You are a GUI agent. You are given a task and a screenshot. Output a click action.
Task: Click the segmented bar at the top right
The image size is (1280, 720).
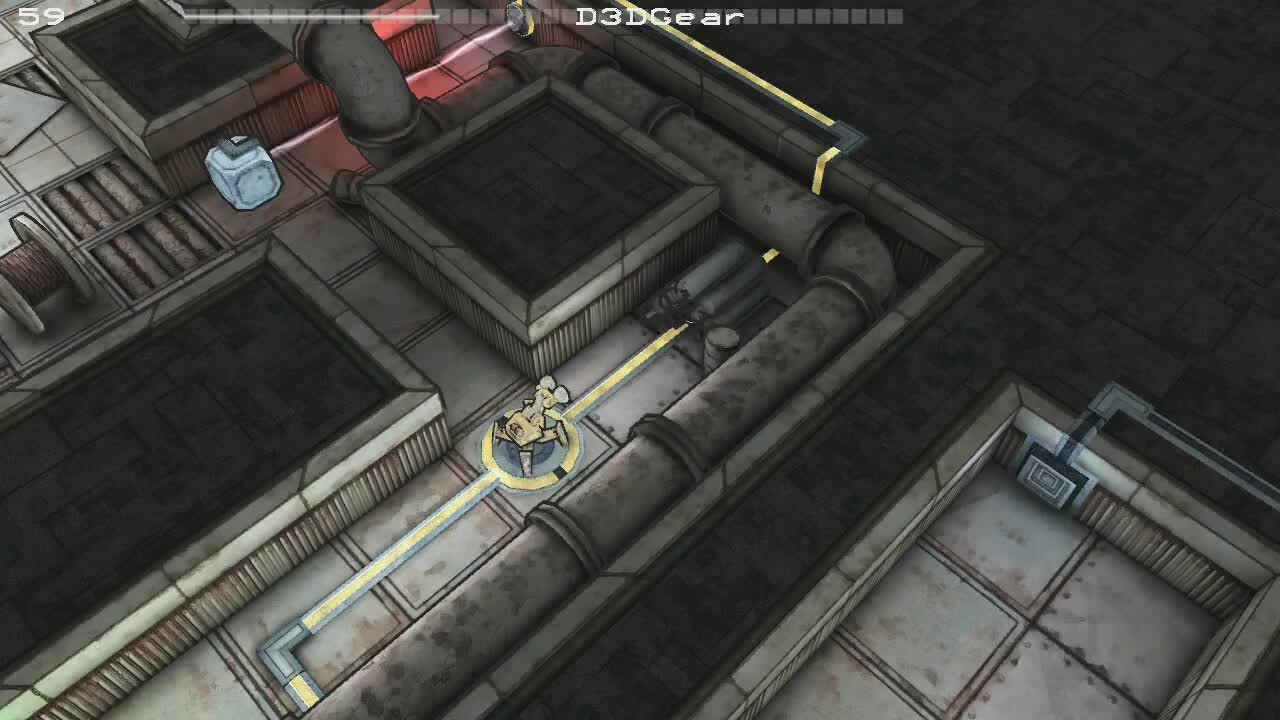(830, 15)
